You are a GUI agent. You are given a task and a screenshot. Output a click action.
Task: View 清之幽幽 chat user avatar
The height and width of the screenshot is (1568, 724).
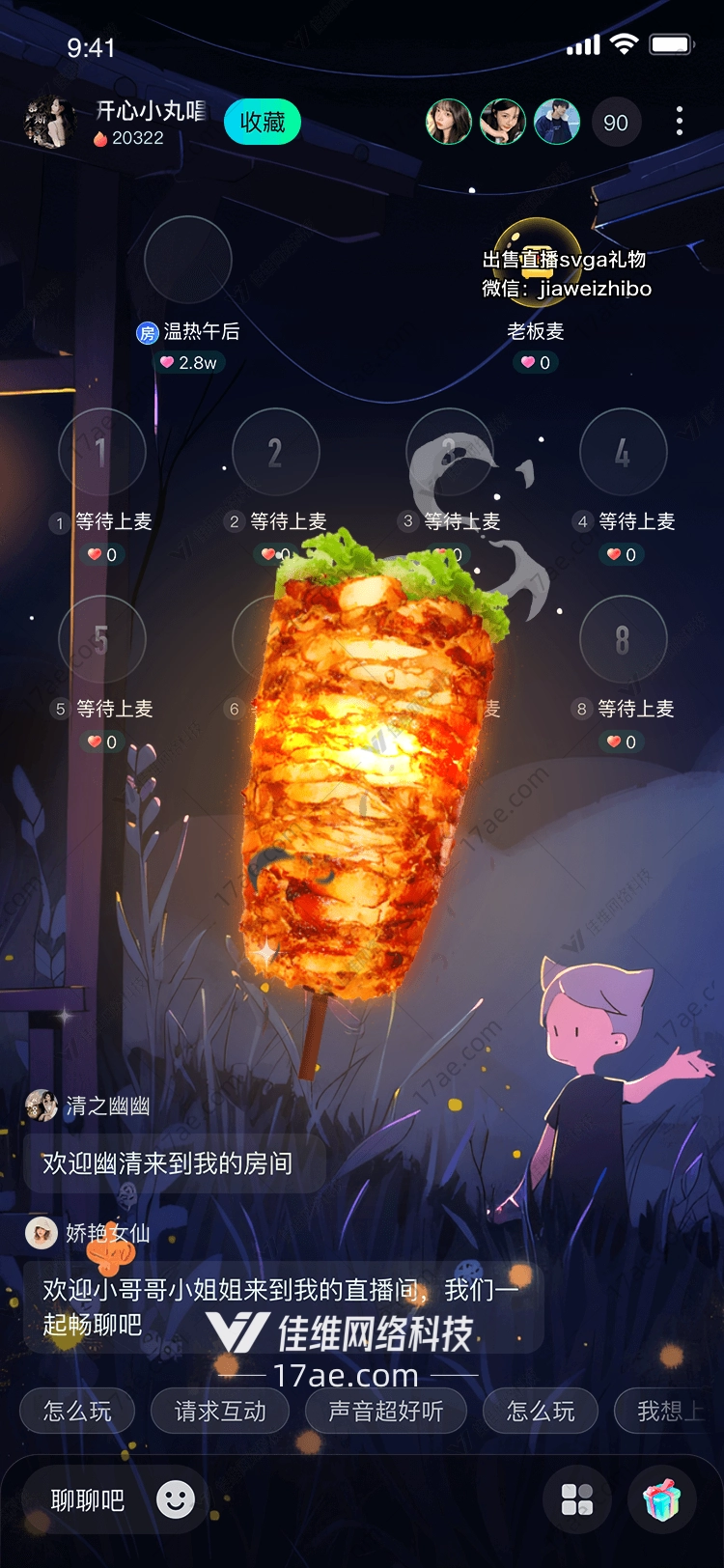41,1106
